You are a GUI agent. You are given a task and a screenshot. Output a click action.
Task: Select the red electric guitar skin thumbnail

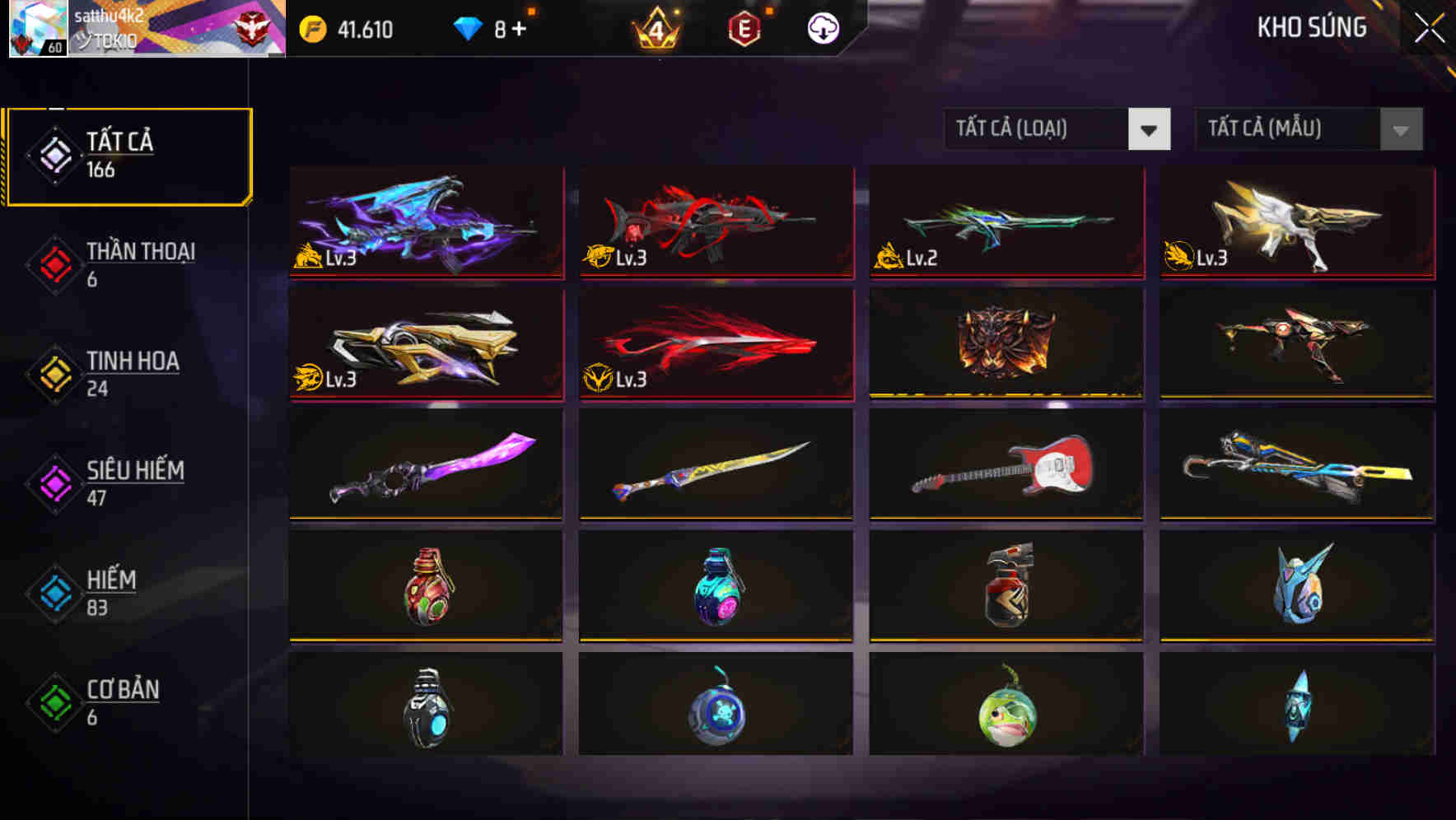pos(1006,465)
